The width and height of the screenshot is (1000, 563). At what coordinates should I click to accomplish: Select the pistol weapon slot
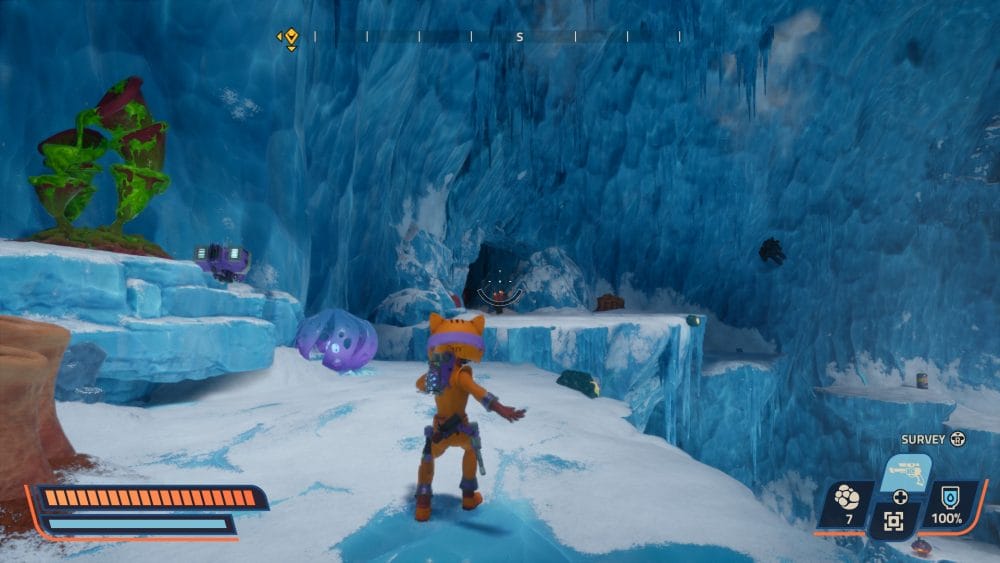point(904,471)
